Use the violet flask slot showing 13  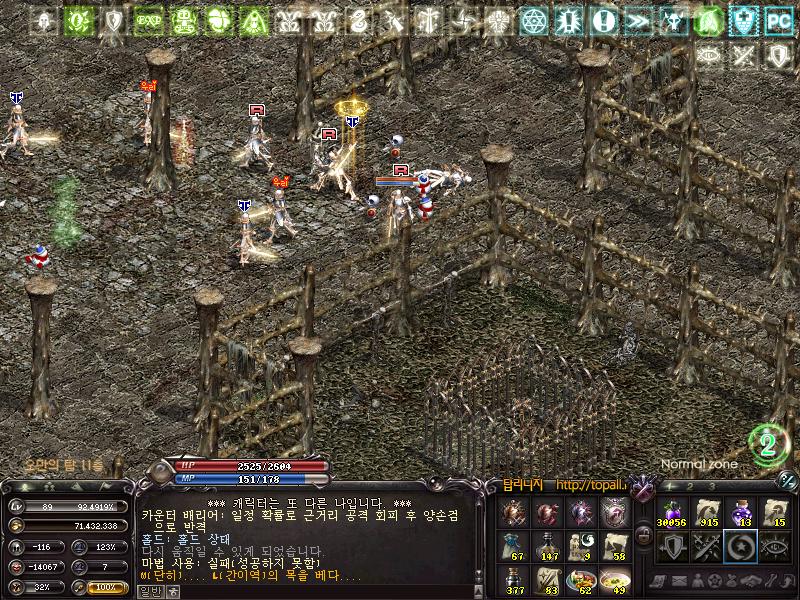pyautogui.click(x=741, y=513)
